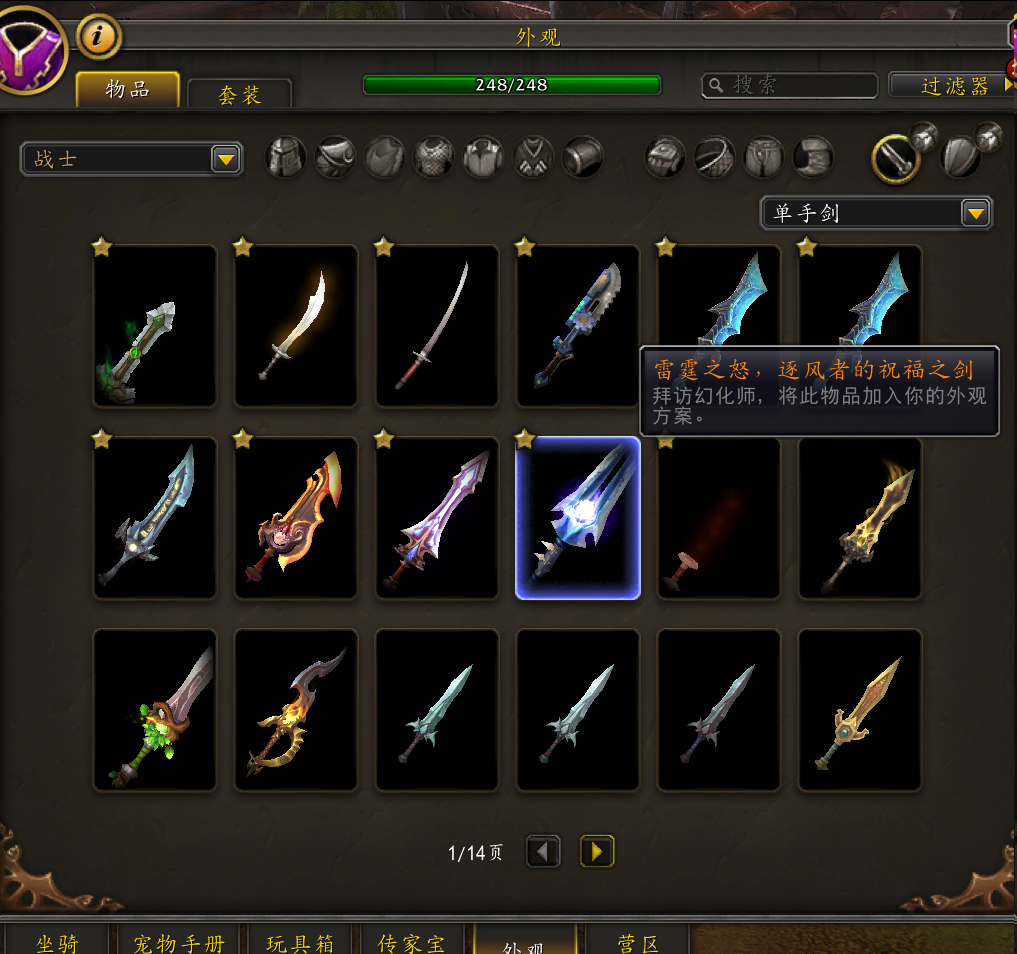Switch to the 传家宝 heirlooms tab
The width and height of the screenshot is (1017, 954).
(x=412, y=942)
